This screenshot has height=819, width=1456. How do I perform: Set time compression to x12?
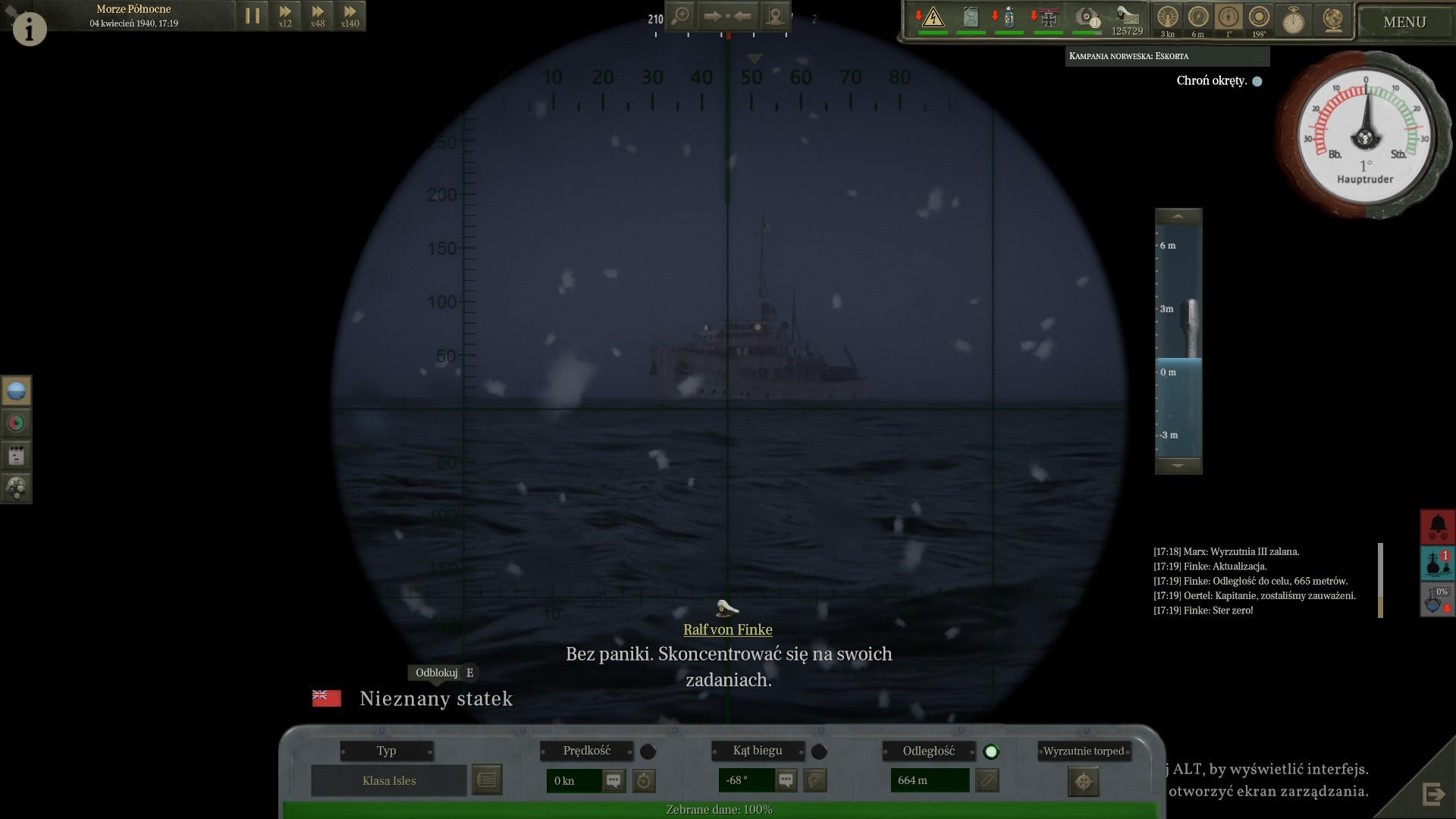click(x=285, y=16)
